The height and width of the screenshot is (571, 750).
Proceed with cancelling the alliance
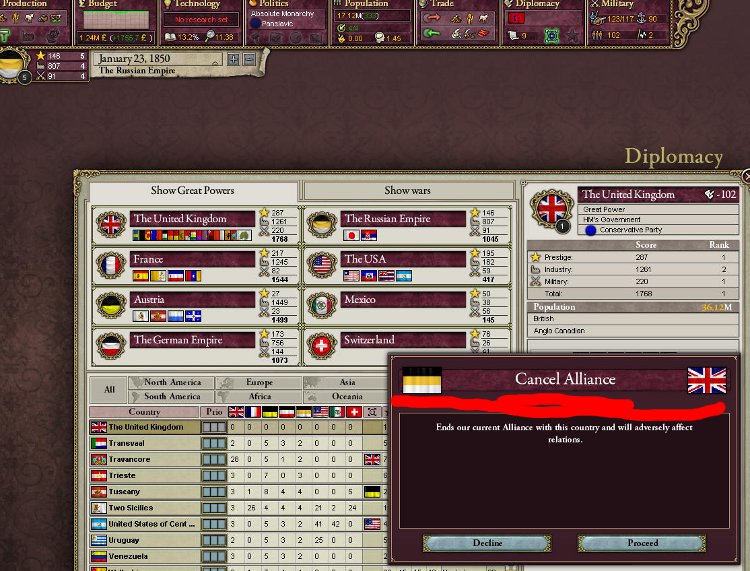point(641,543)
